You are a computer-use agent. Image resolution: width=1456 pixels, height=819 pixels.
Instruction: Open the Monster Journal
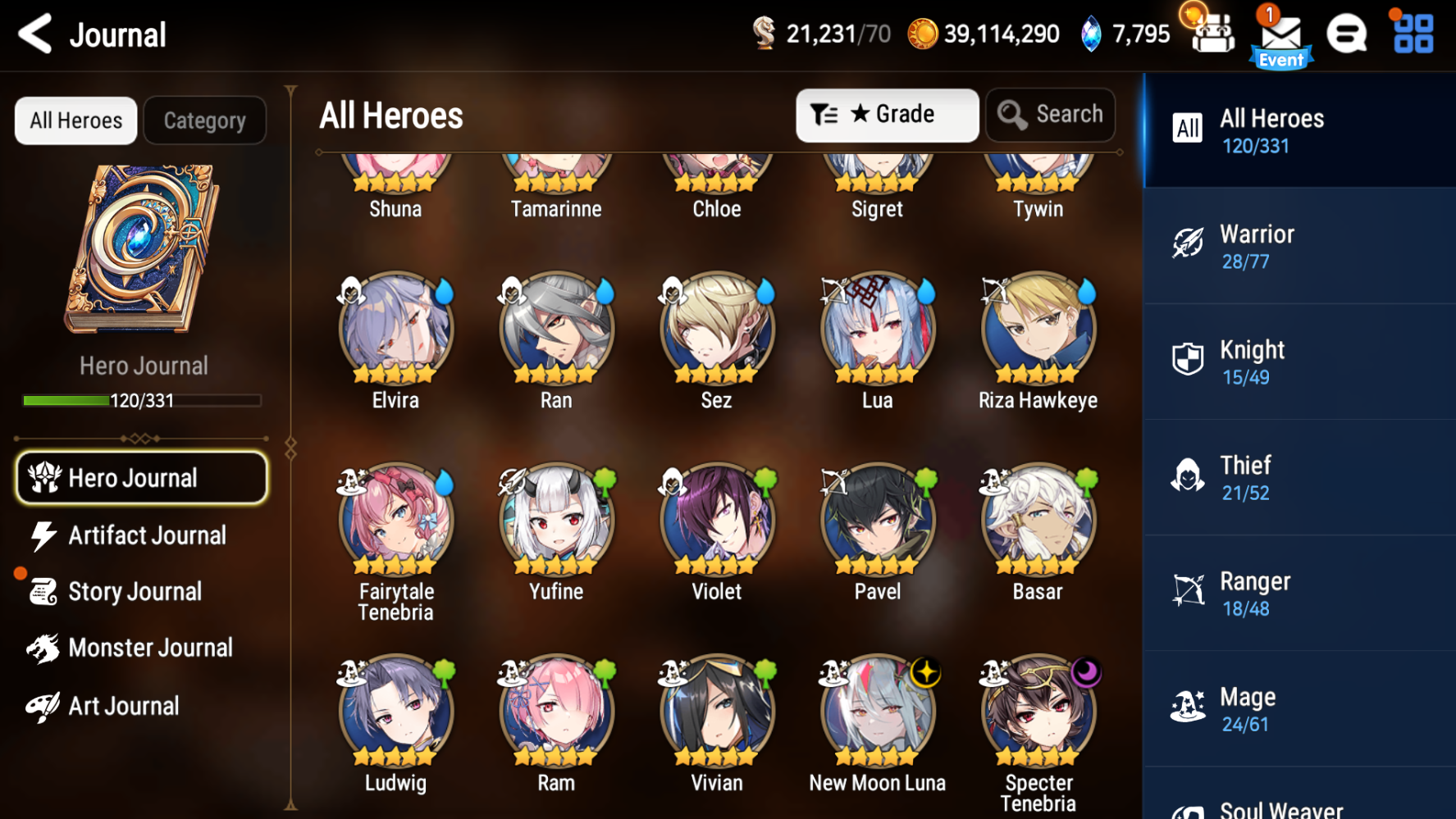pos(150,648)
